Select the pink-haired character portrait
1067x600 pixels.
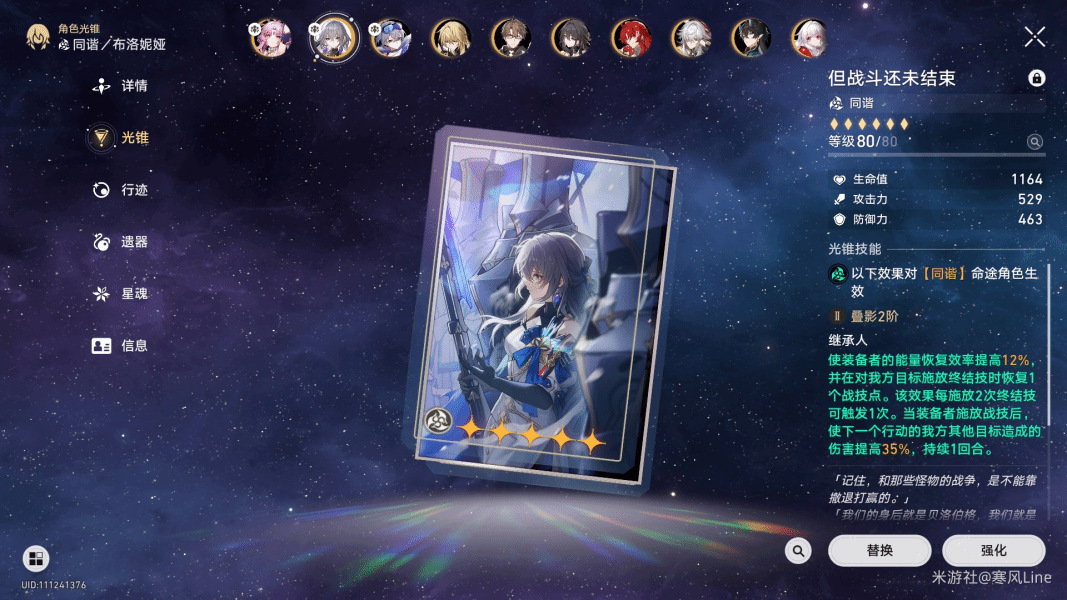(x=270, y=38)
